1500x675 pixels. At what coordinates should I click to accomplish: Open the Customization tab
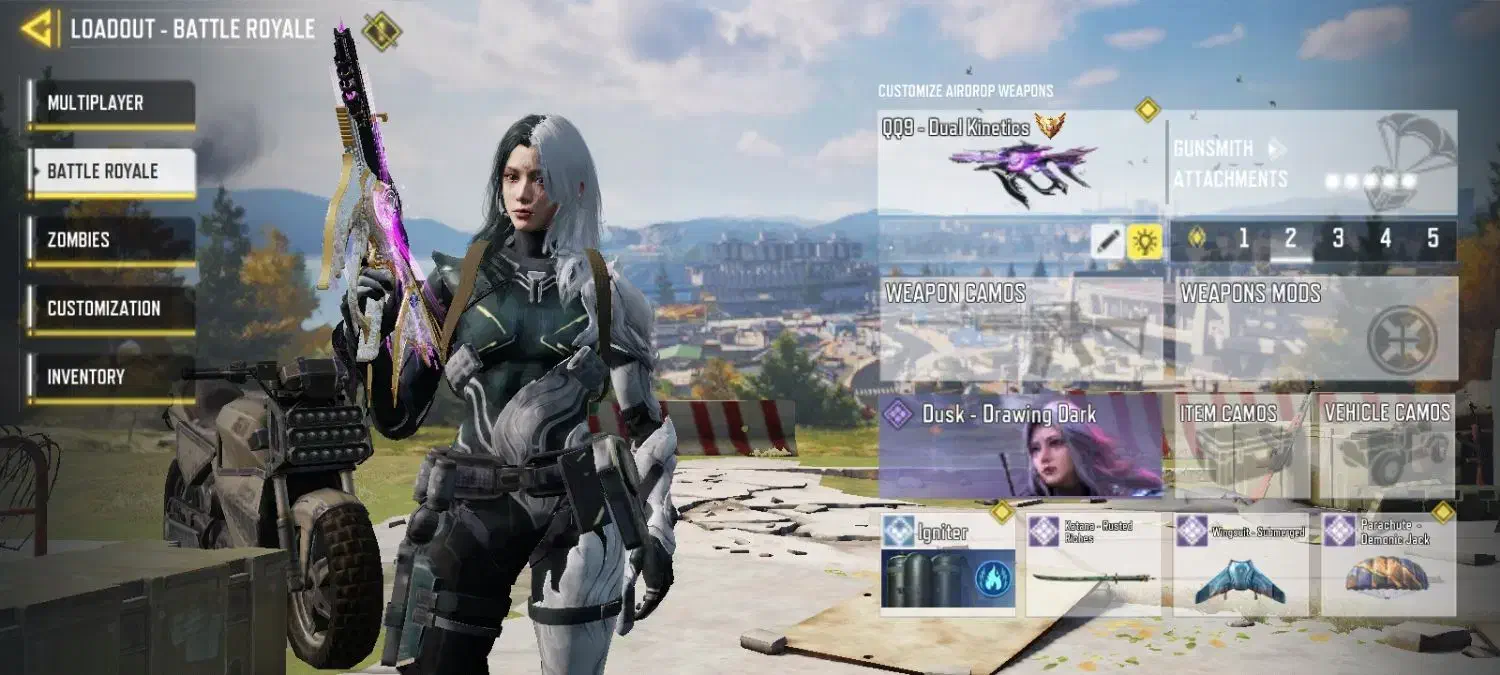tap(110, 308)
